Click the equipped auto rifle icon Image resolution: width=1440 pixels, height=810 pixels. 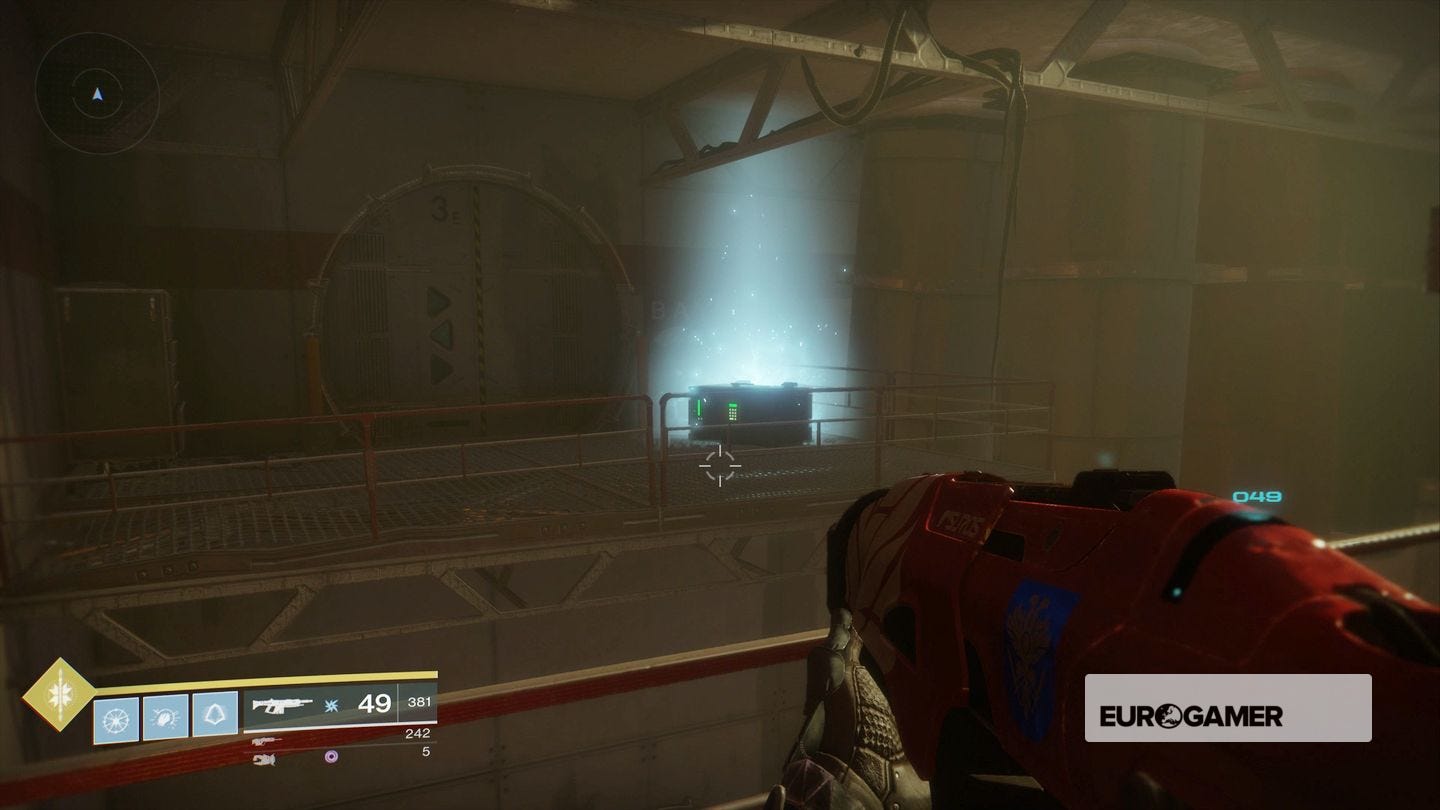(x=282, y=704)
